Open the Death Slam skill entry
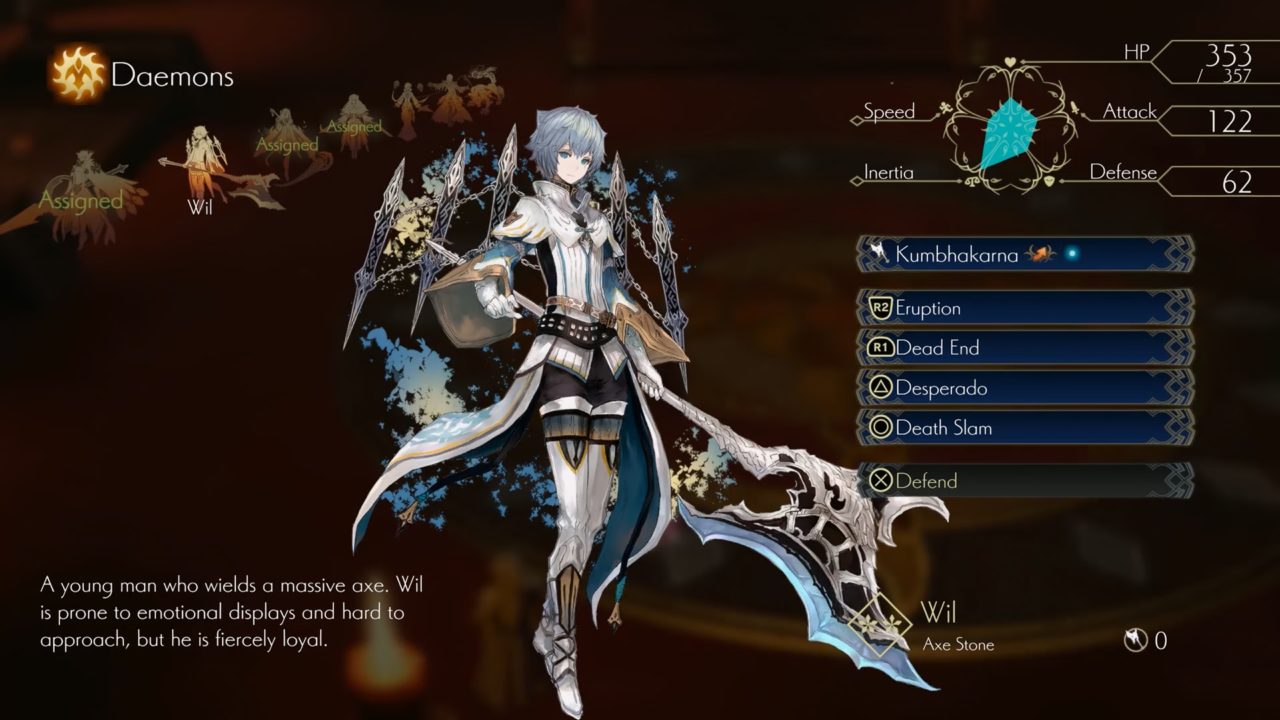This screenshot has height=720, width=1280. tap(1025, 428)
